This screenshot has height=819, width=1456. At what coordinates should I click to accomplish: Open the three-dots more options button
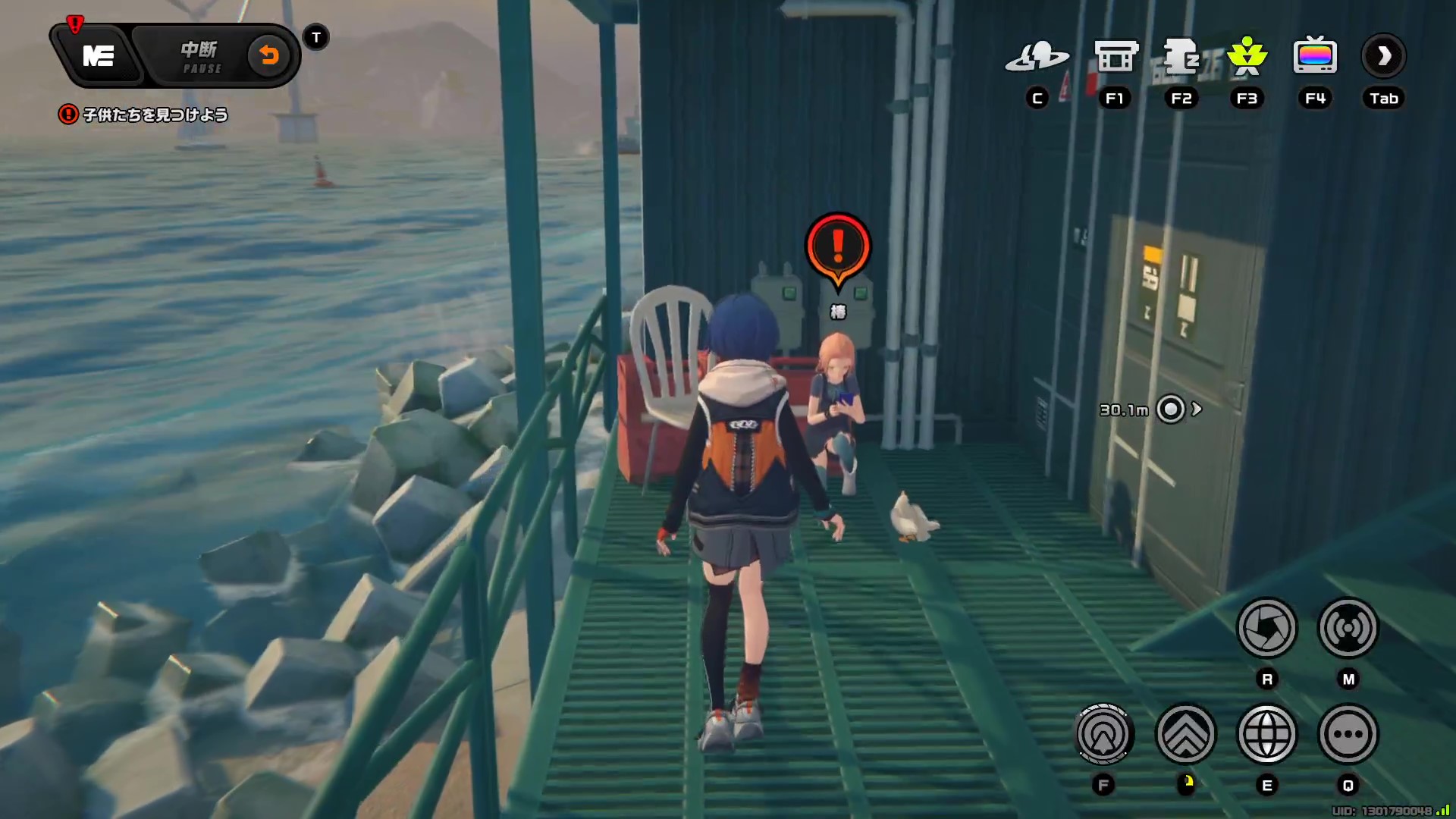1348,734
